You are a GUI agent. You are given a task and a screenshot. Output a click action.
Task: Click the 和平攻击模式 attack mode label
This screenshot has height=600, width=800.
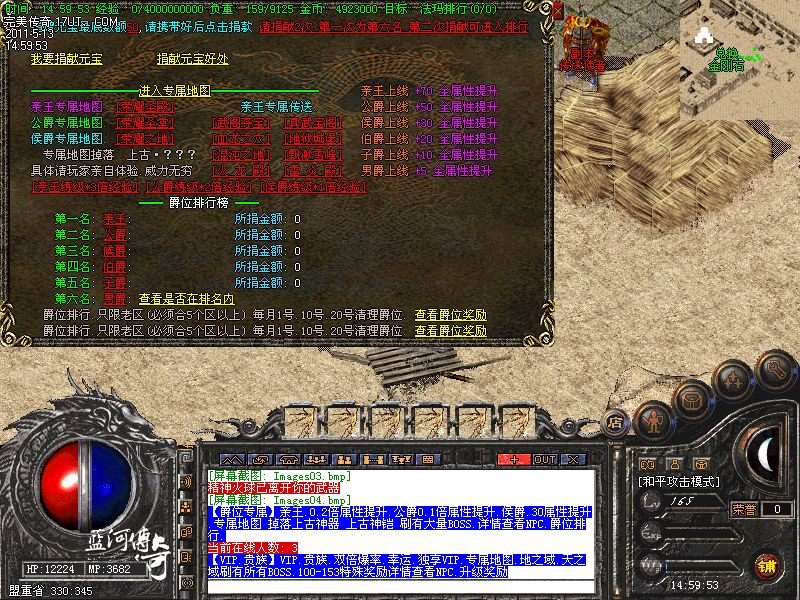680,481
